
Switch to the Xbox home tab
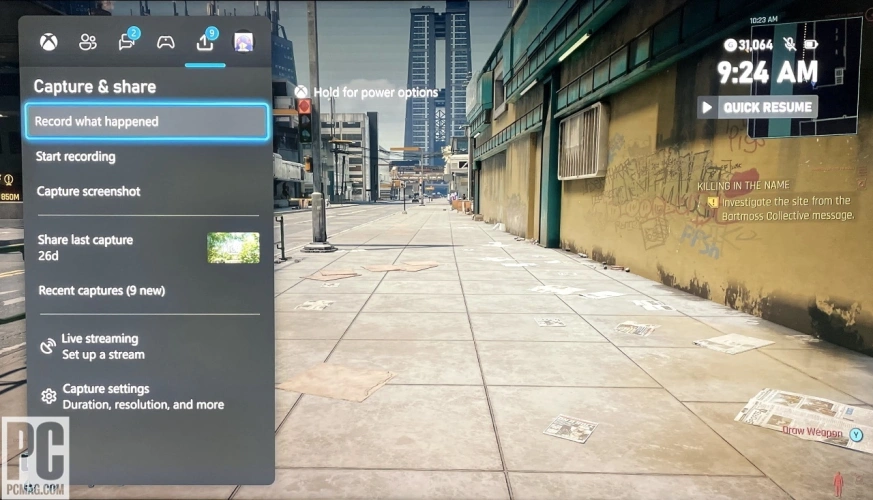(48, 42)
